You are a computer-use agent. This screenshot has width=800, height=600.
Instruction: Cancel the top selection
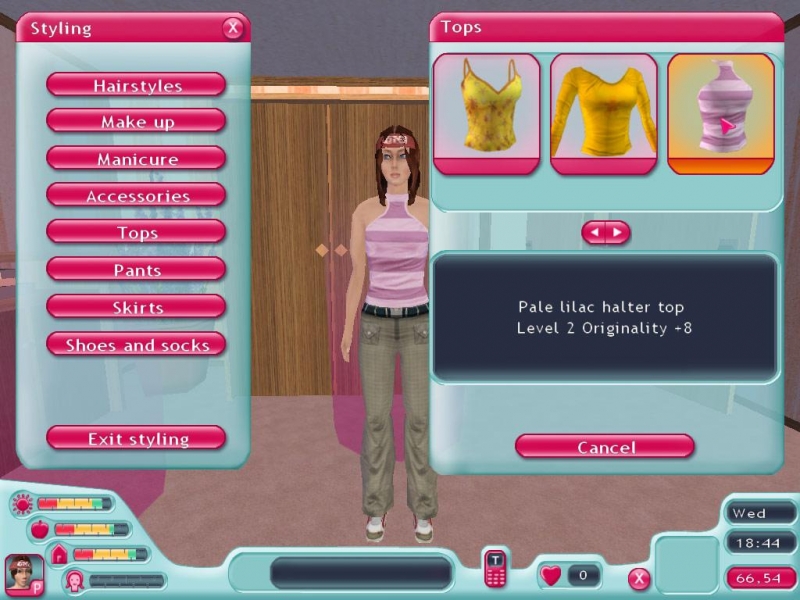(x=605, y=446)
